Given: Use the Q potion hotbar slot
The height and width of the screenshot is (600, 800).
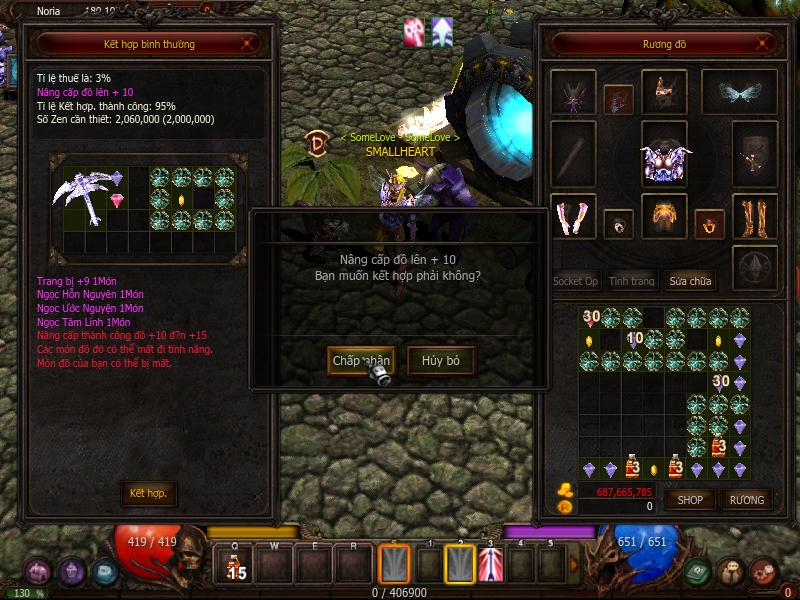Looking at the screenshot, I should pyautogui.click(x=234, y=565).
